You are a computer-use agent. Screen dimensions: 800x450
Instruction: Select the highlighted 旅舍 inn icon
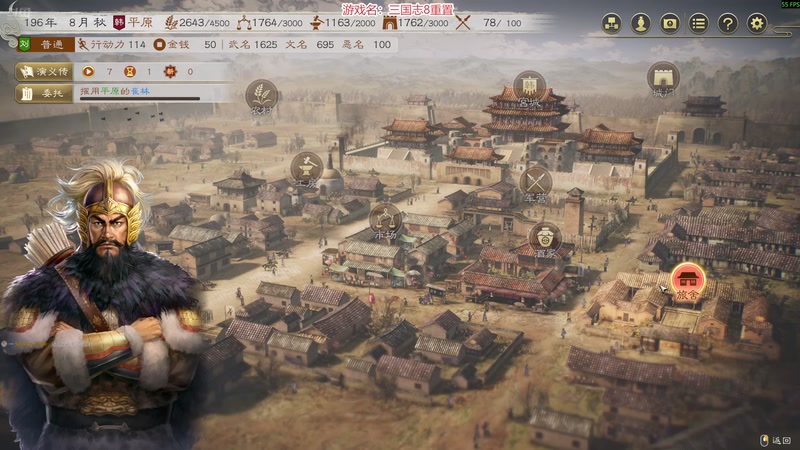tap(688, 279)
